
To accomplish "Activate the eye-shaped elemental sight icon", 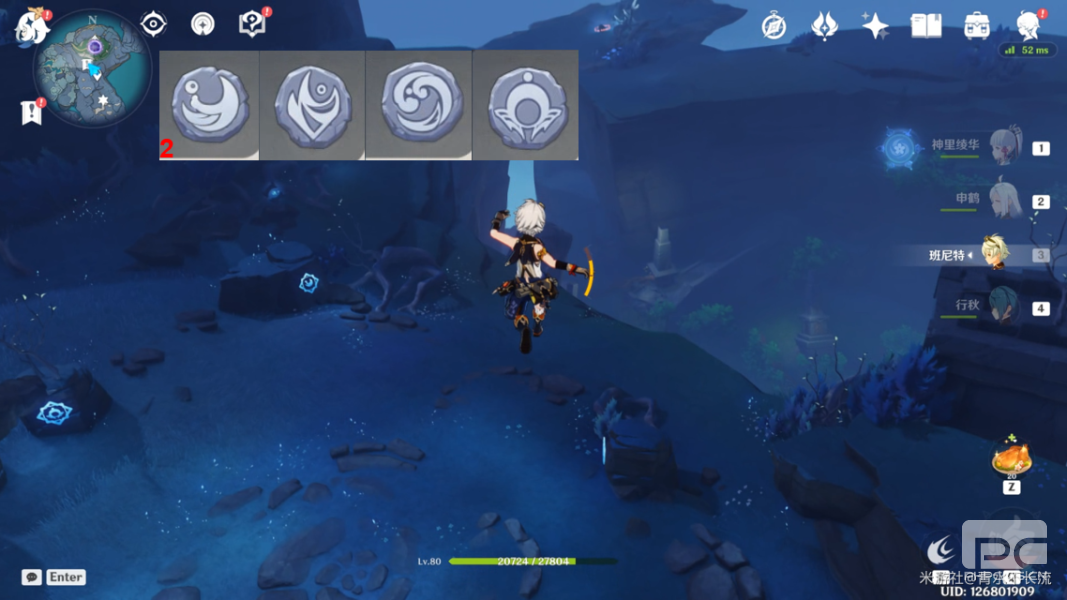I will (x=153, y=25).
